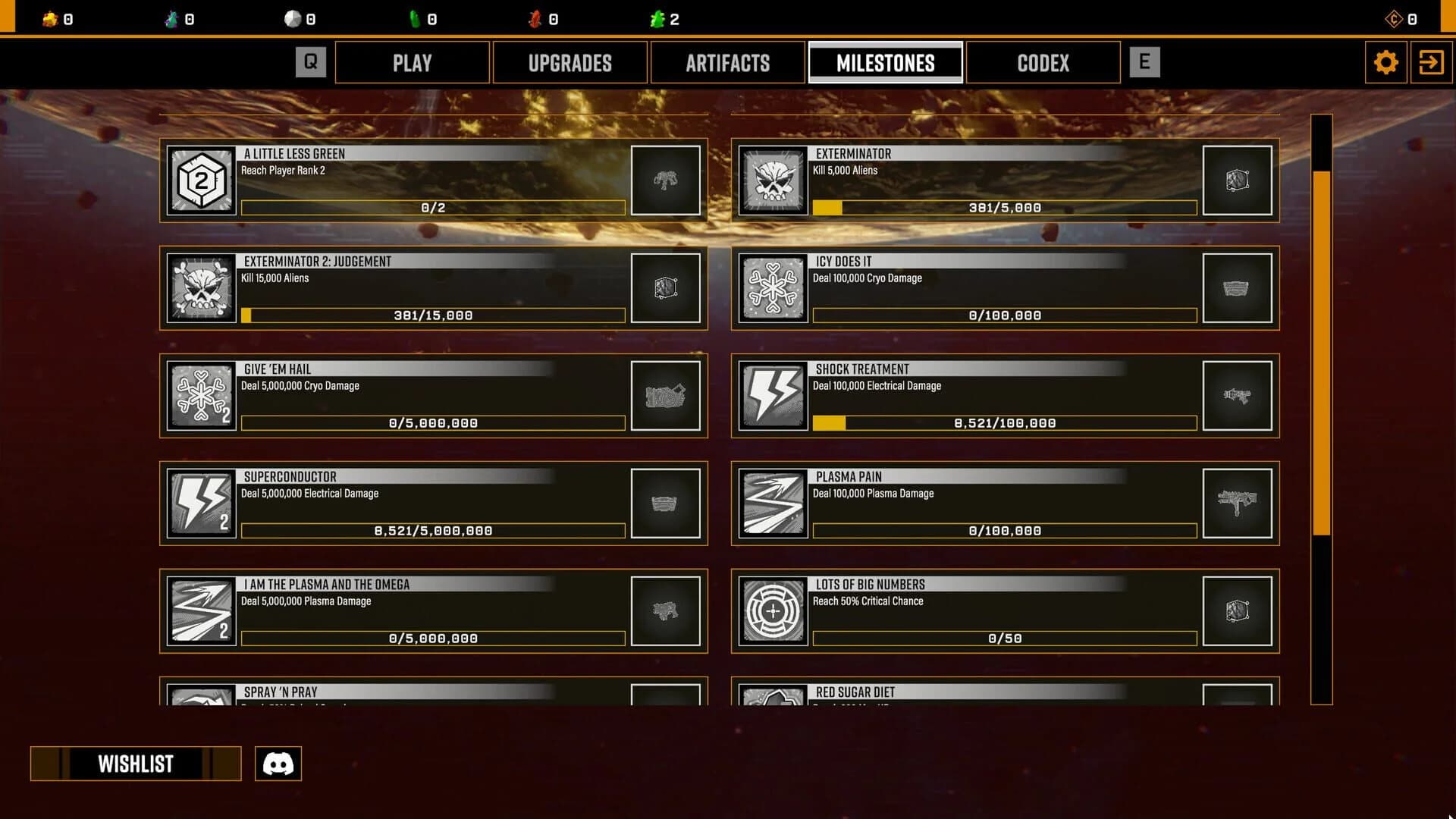Switch to the Upgrades tab
This screenshot has width=1456, height=819.
point(570,62)
